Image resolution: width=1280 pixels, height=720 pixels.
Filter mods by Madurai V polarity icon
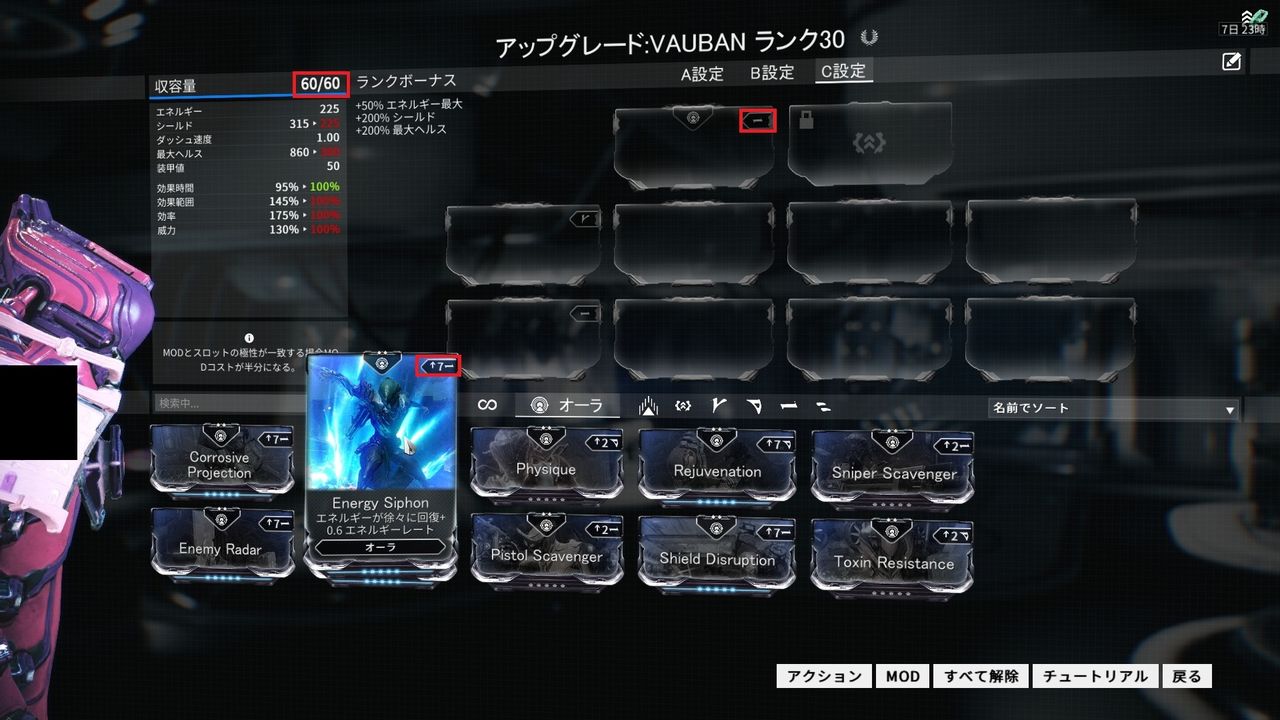(x=718, y=405)
